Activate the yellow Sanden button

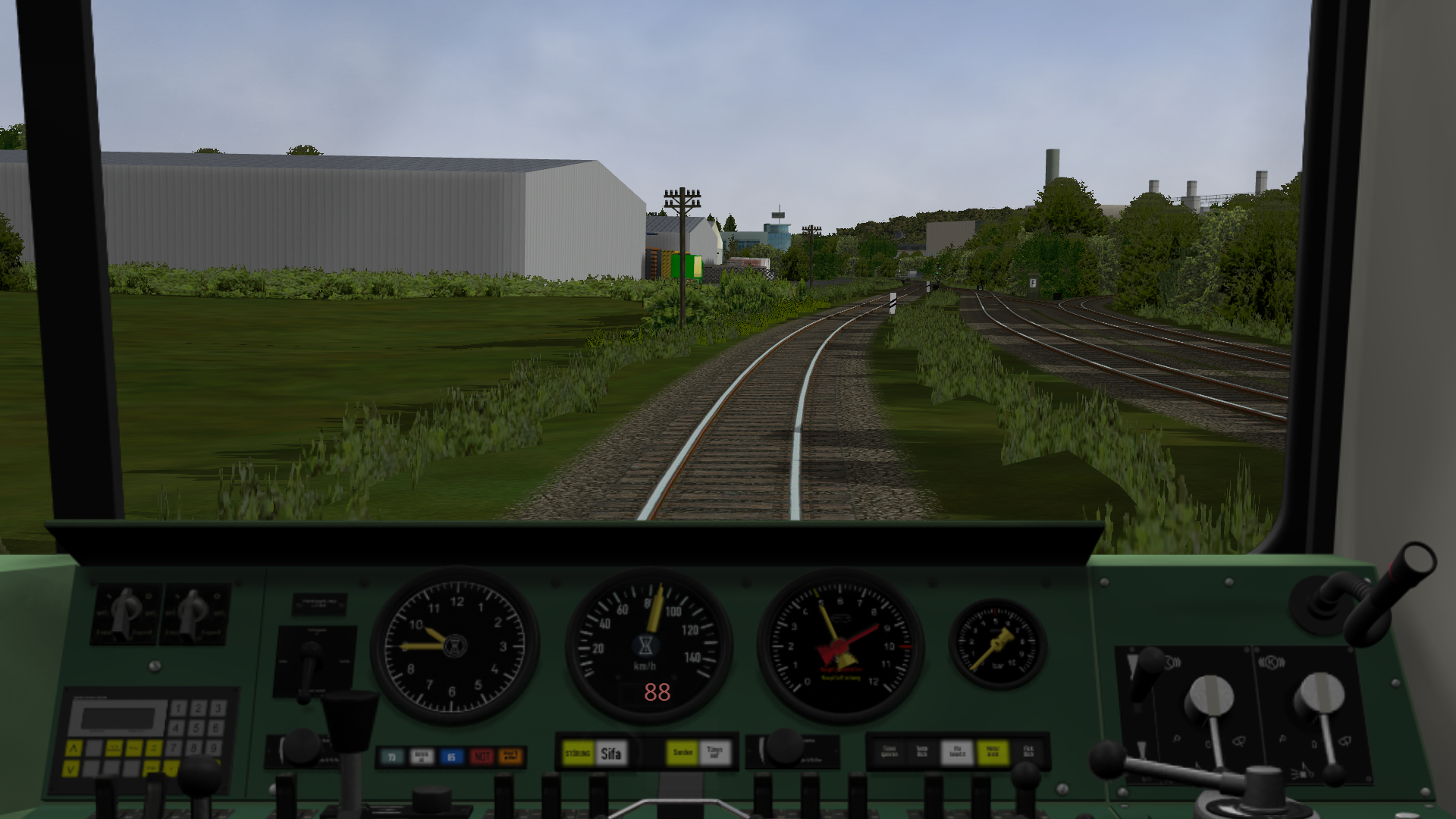[682, 753]
